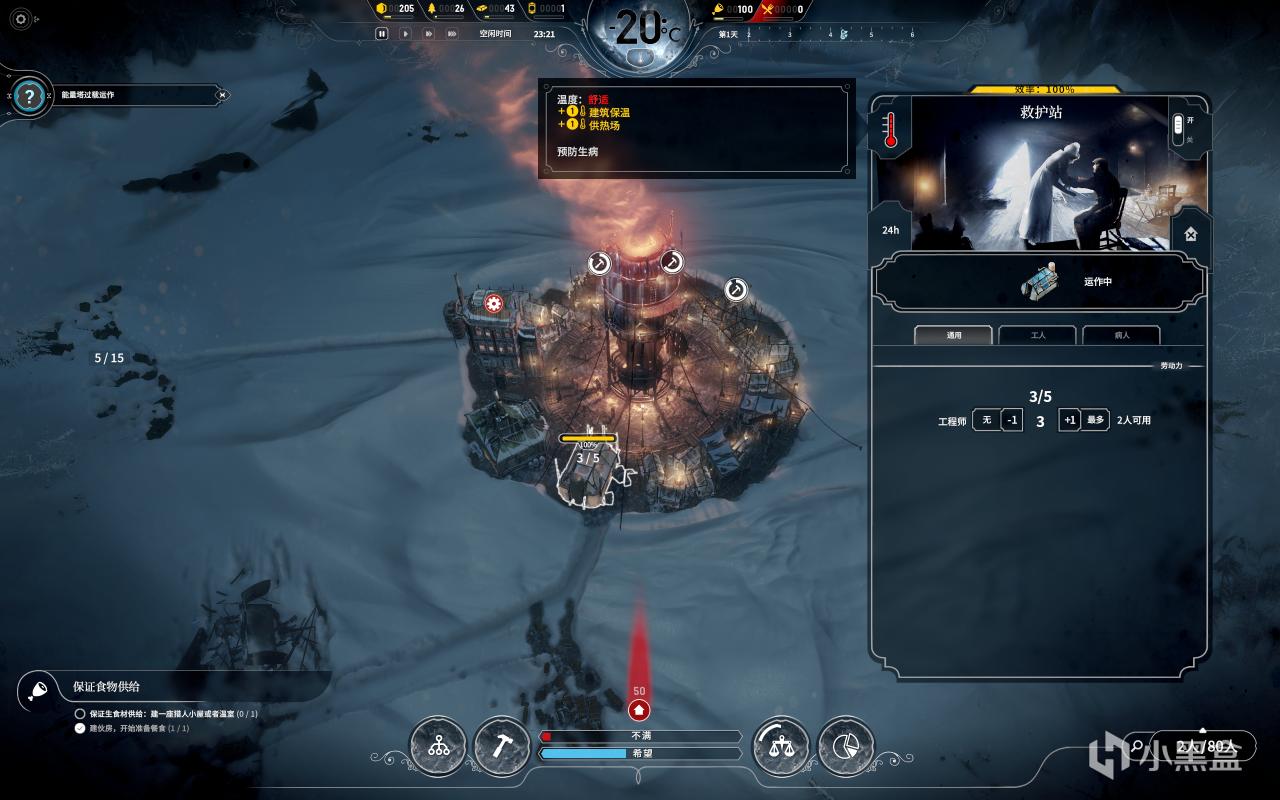Set game to normal play speed
The image size is (1280, 800).
[405, 34]
